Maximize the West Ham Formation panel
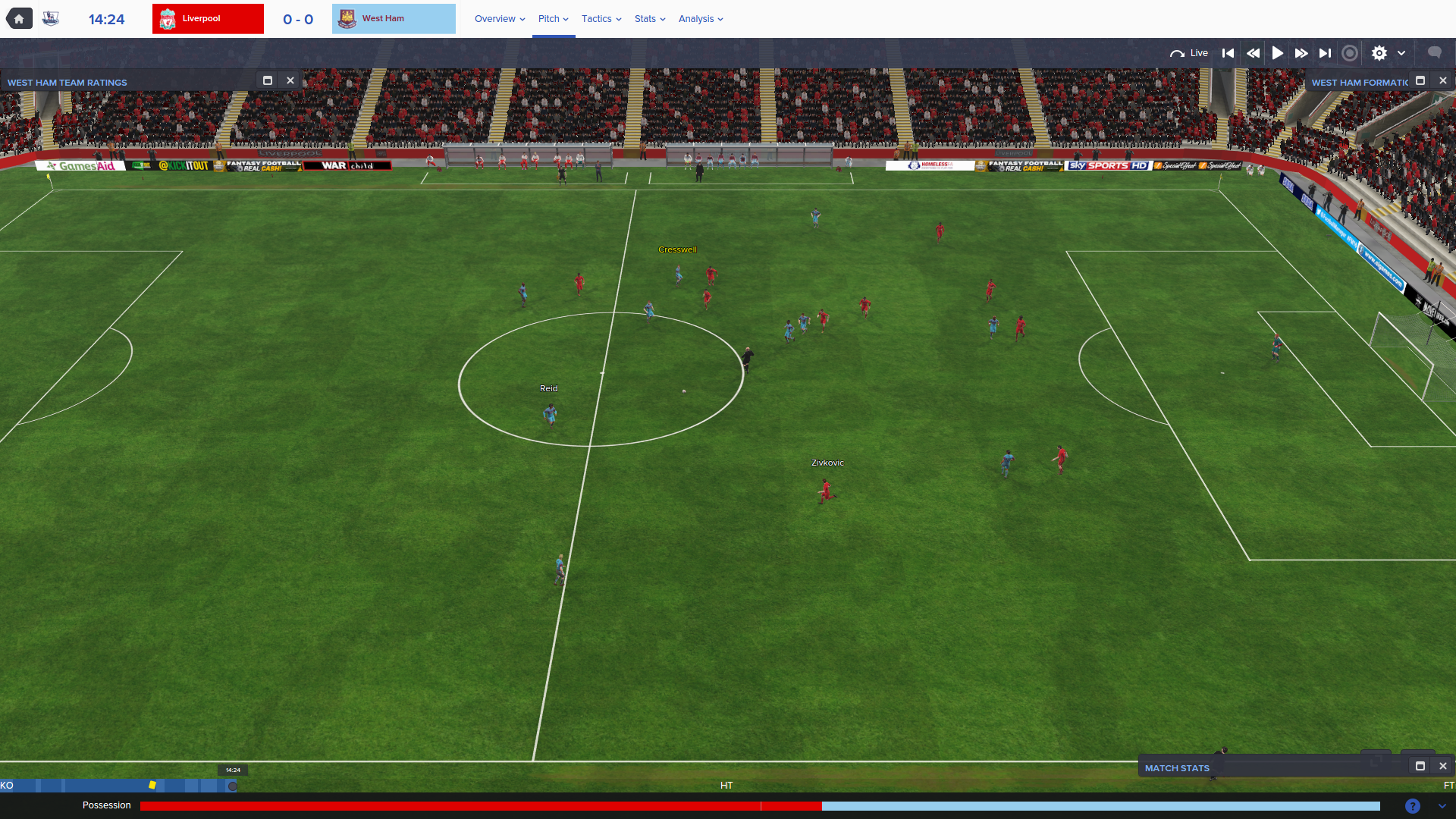Viewport: 1456px width, 819px height. point(1420,80)
